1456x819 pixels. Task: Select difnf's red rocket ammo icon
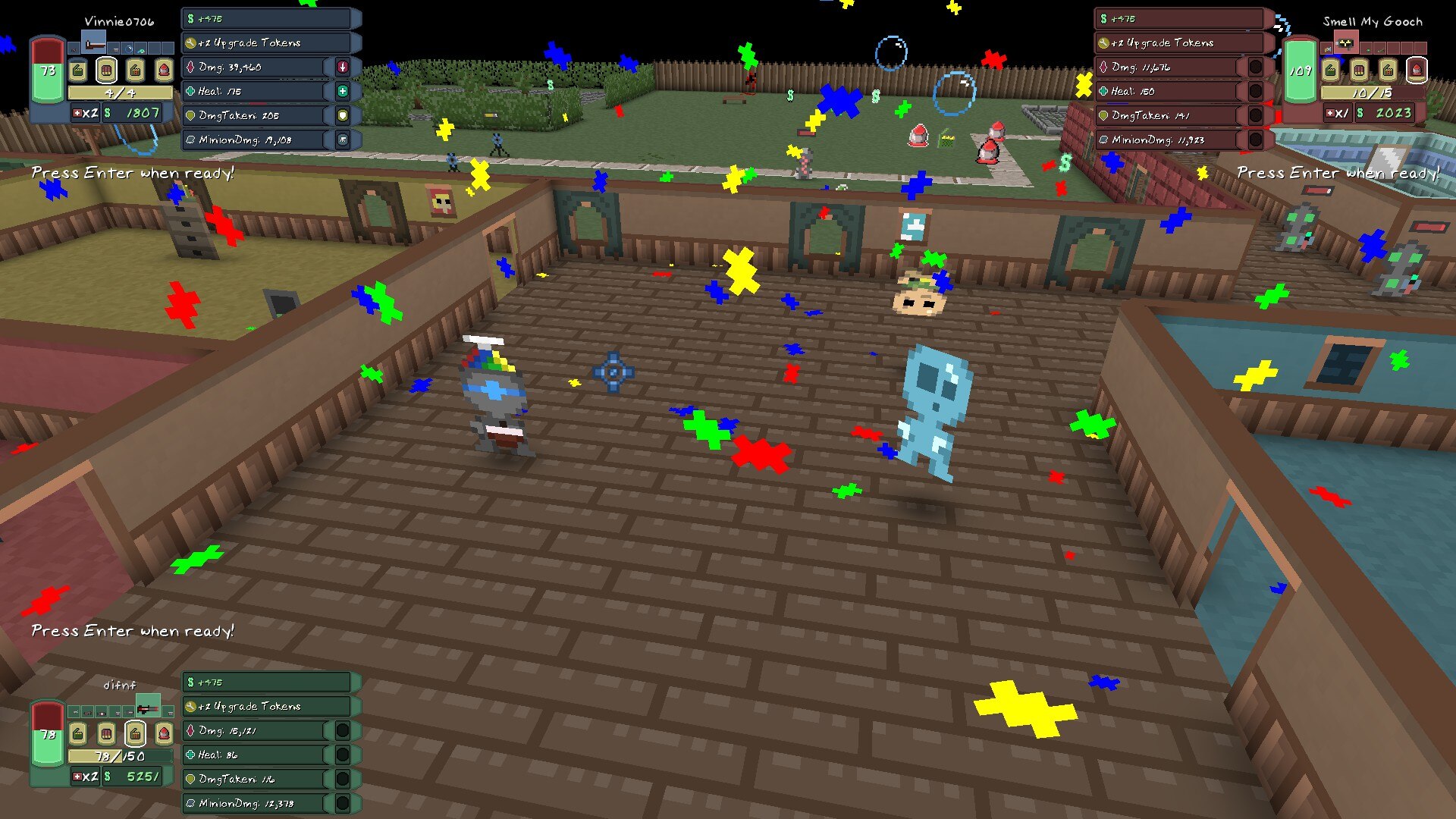pos(164,733)
